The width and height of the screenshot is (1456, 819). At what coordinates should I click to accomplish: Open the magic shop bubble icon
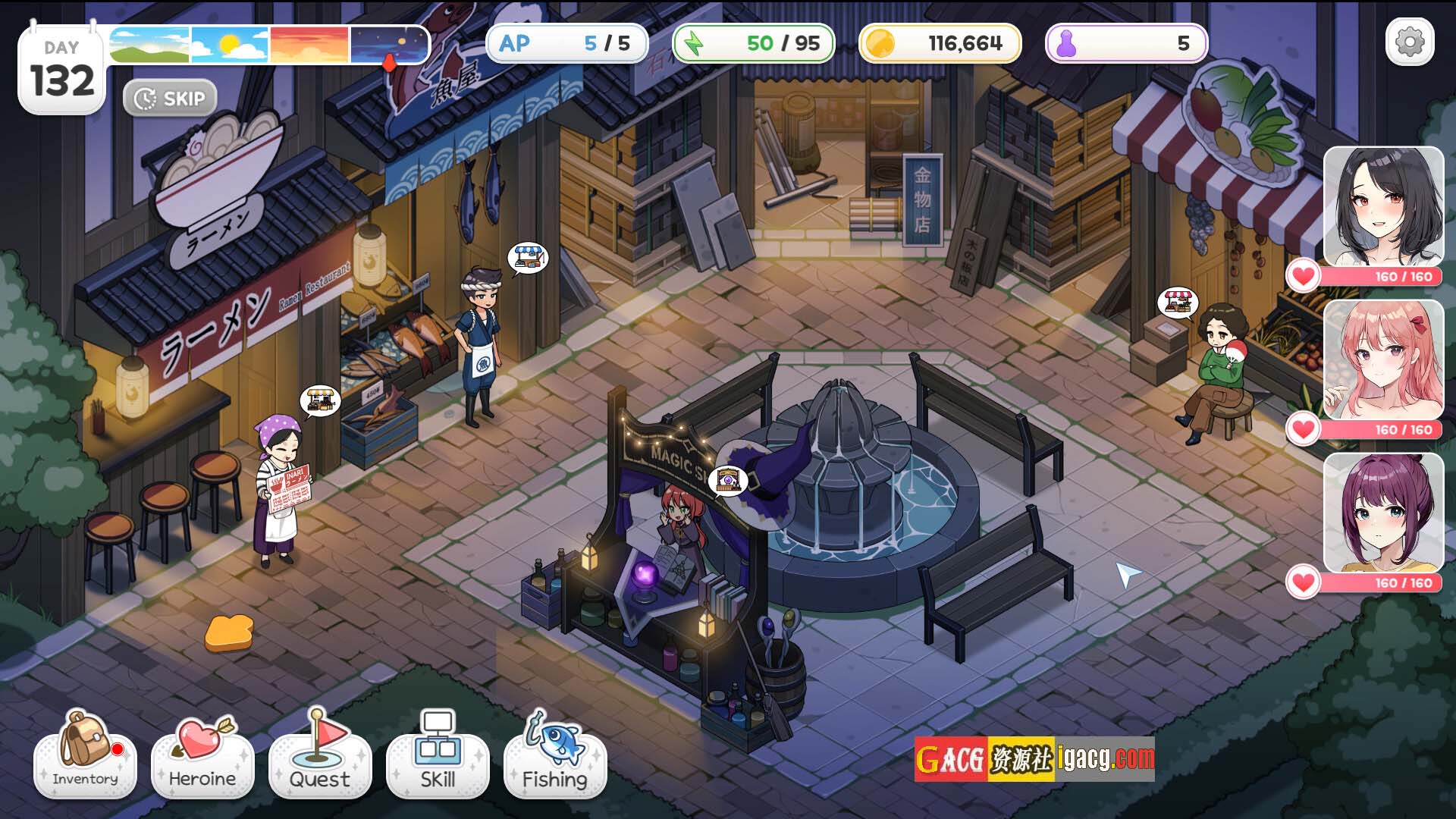[728, 480]
